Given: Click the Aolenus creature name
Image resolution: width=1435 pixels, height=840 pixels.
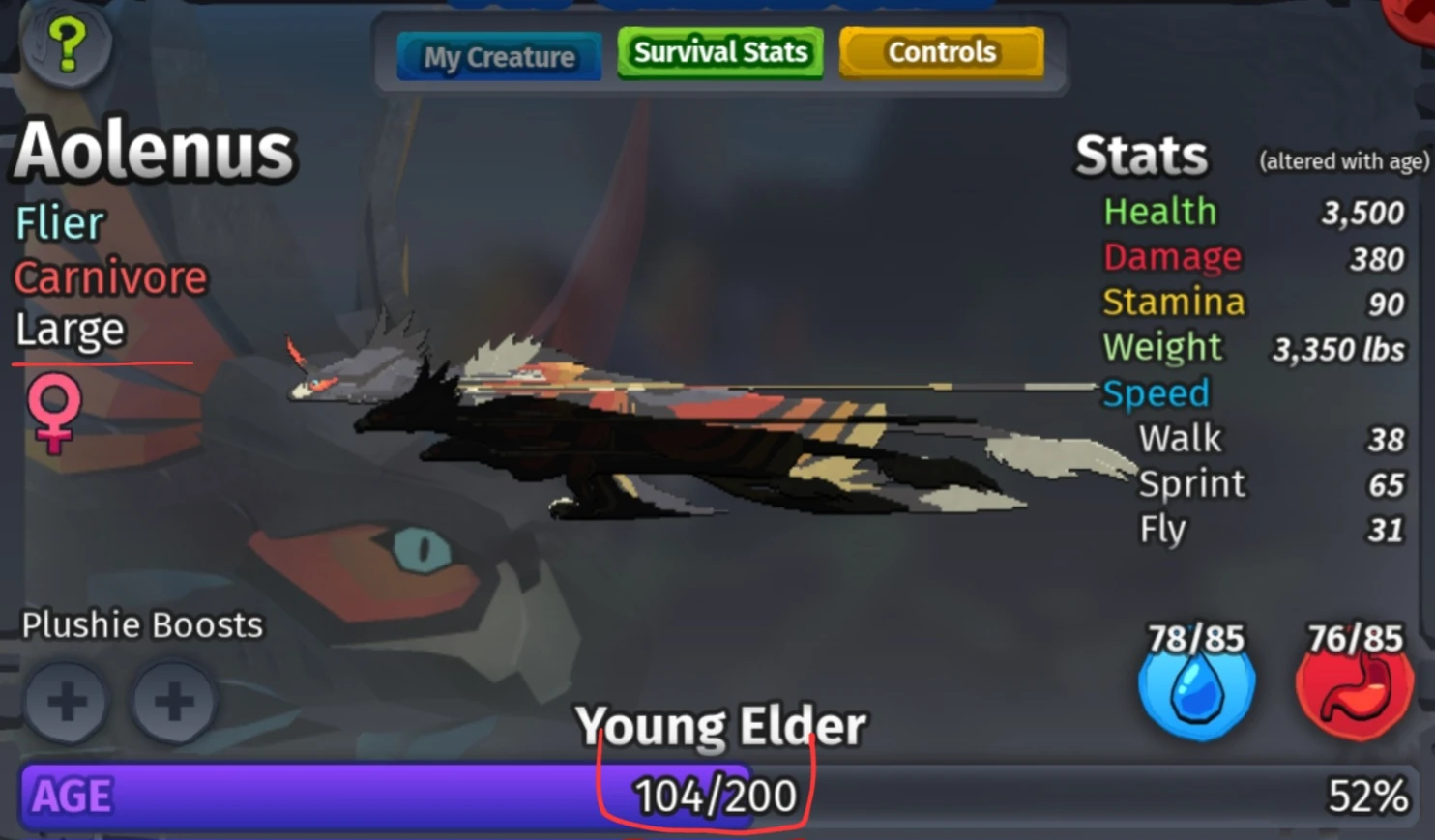Looking at the screenshot, I should (155, 147).
